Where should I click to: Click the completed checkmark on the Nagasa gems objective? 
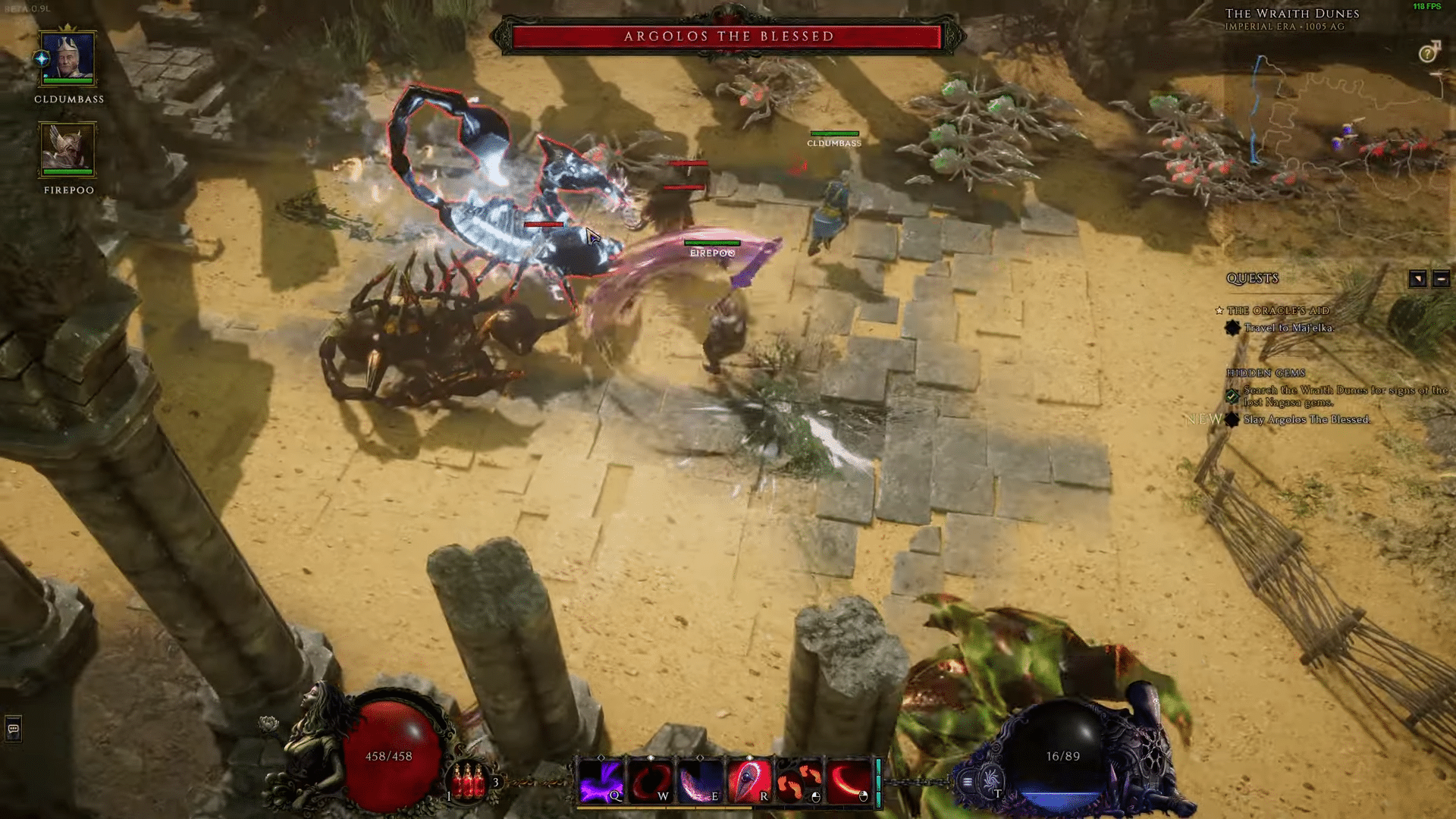click(1231, 396)
